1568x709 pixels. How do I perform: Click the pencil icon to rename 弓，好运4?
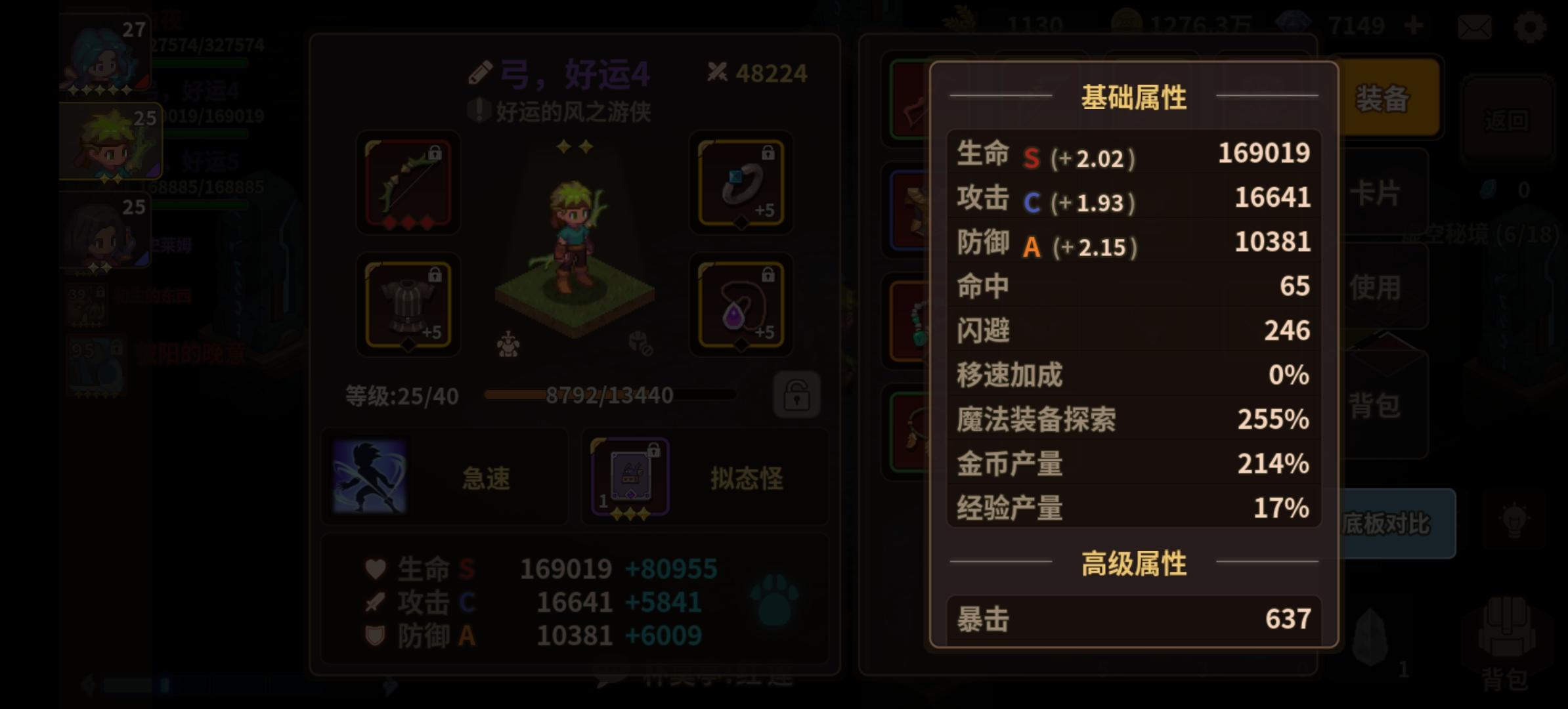click(480, 72)
